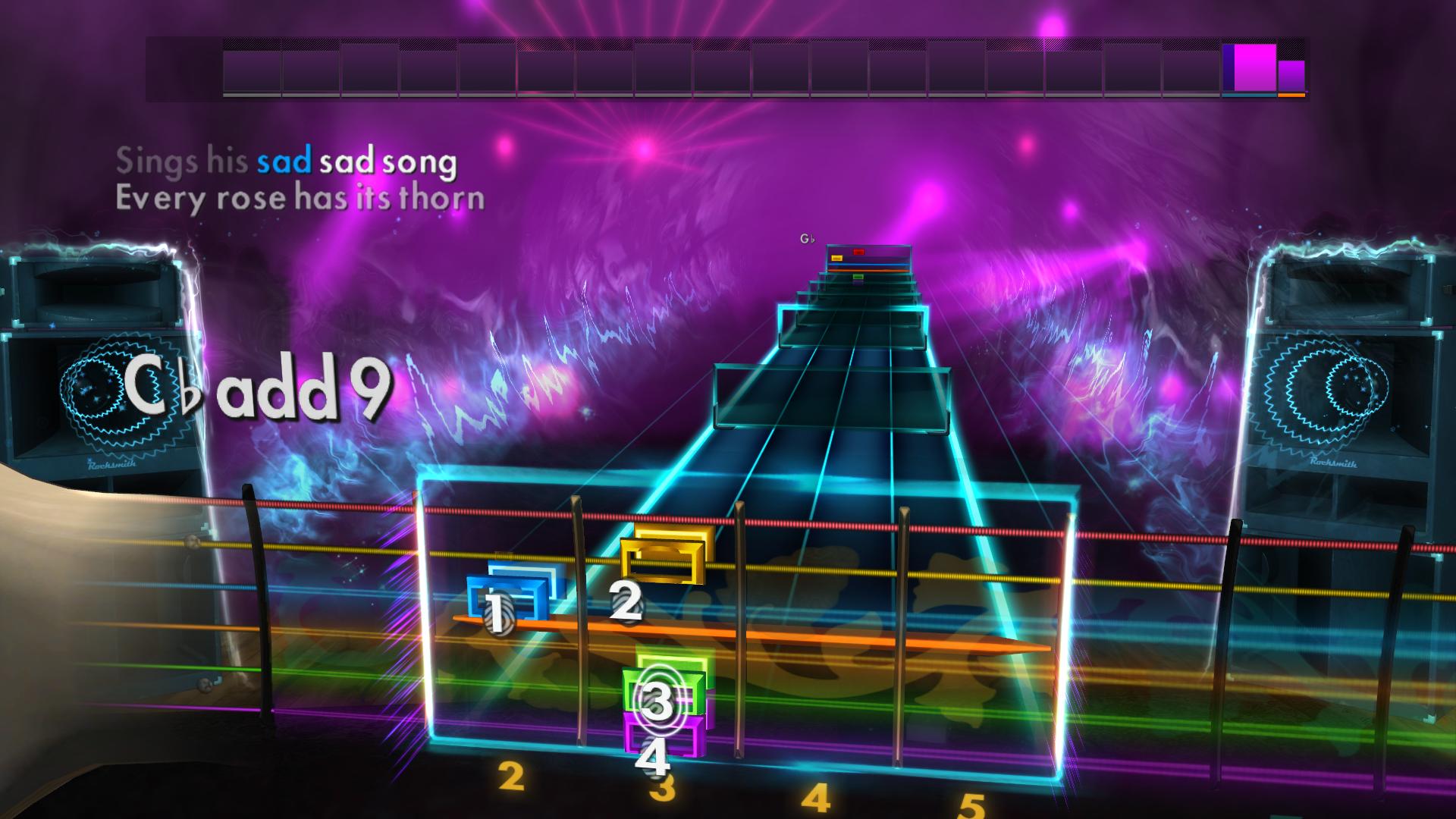Click the Gb chord label above the highway

807,237
